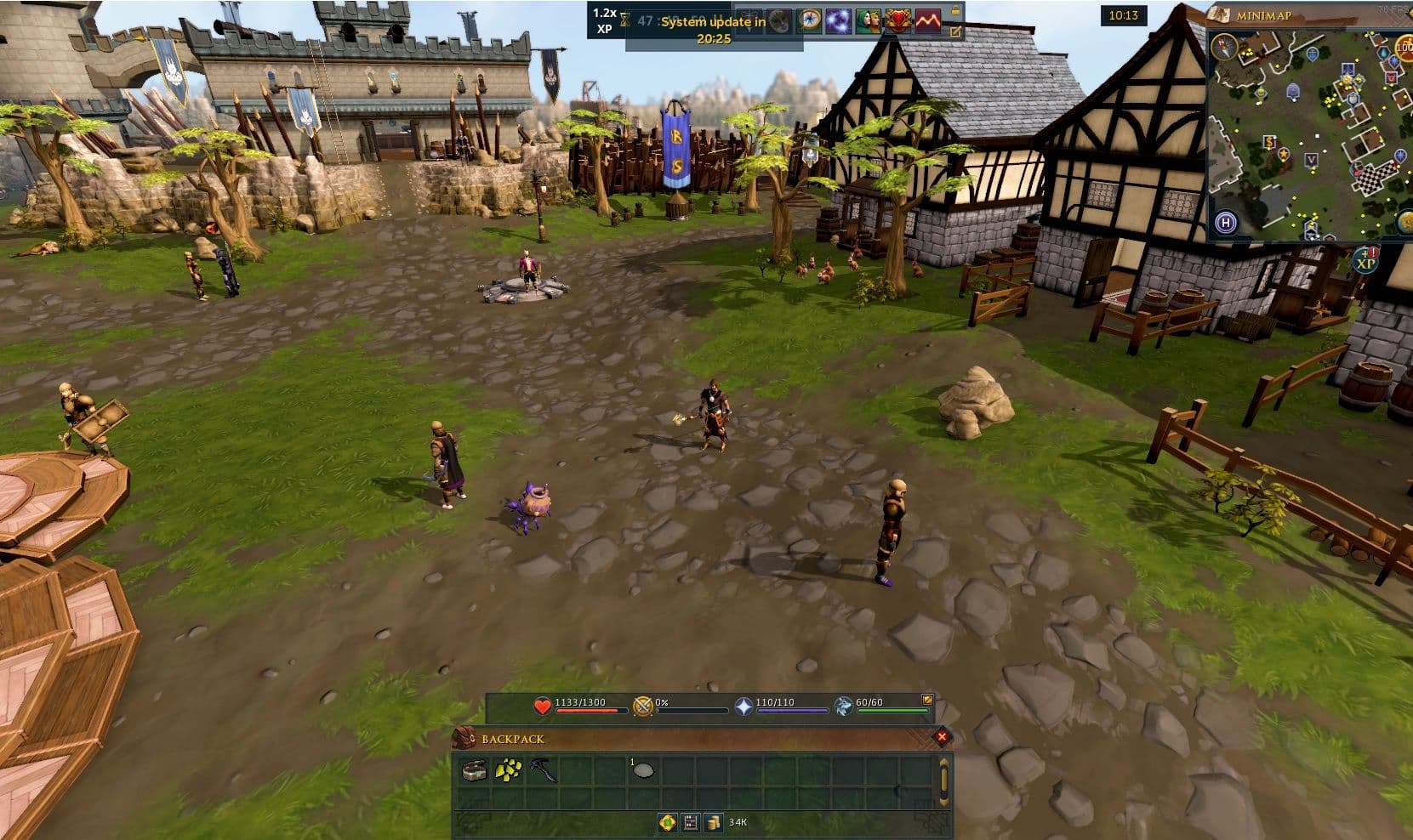The image size is (1413, 840).
Task: Select the treasure chest item in backpack
Action: click(x=475, y=771)
